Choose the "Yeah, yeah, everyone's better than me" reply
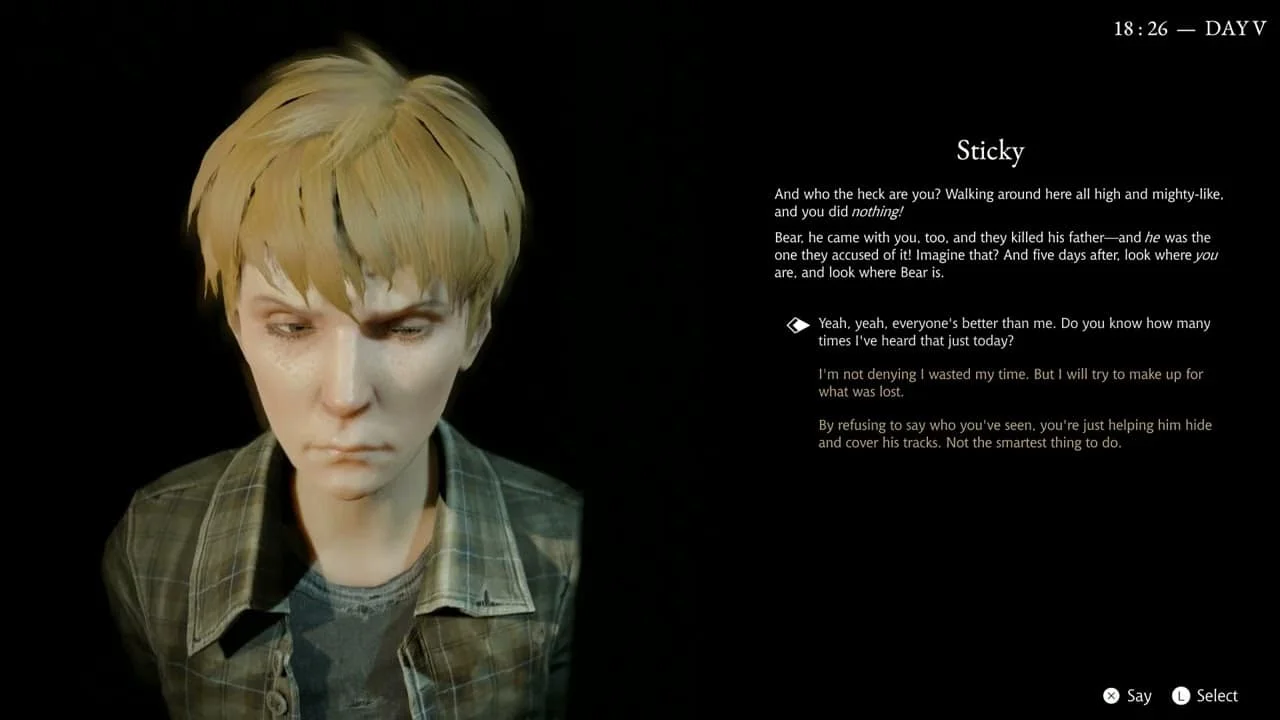This screenshot has height=720, width=1280. pyautogui.click(x=1013, y=332)
